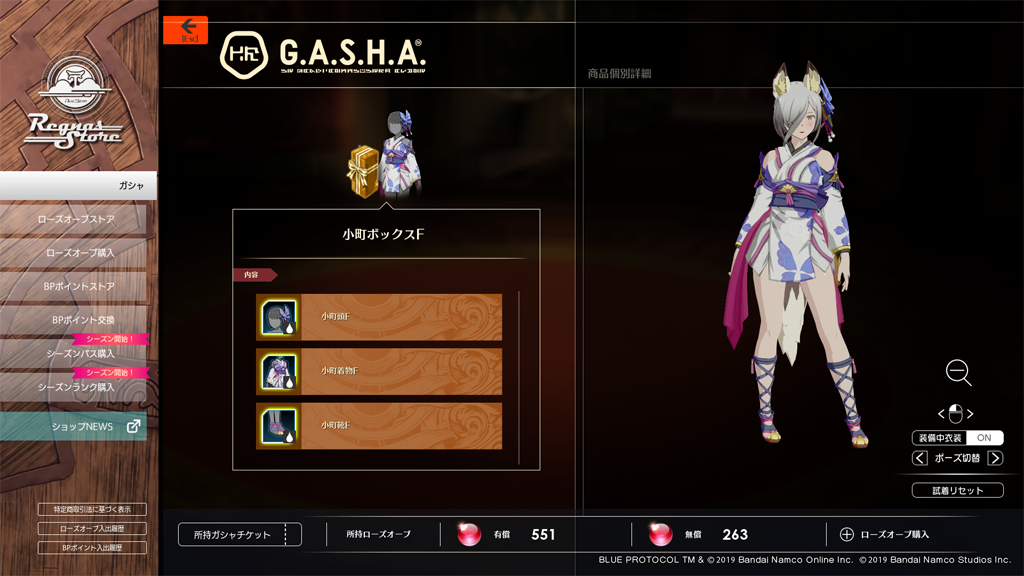Image resolution: width=1024 pixels, height=576 pixels.
Task: Select the 小町靴F item row
Action: [379, 425]
